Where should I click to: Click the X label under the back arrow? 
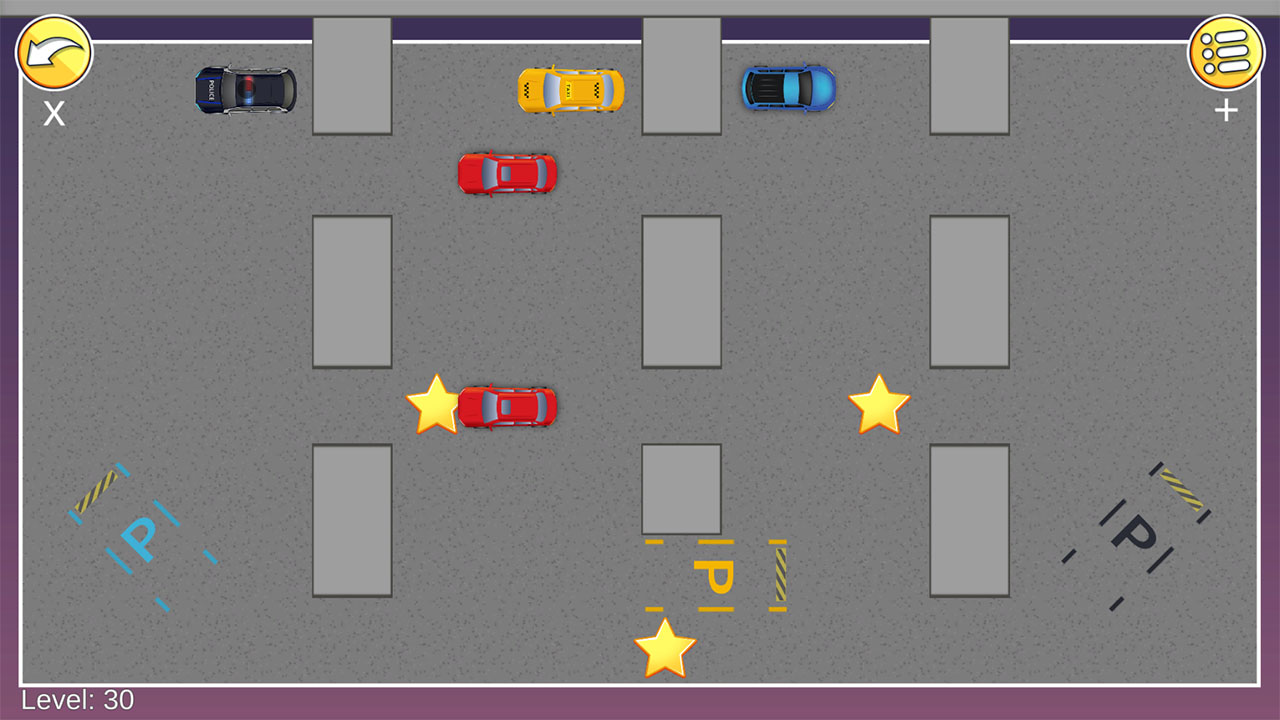click(x=55, y=115)
